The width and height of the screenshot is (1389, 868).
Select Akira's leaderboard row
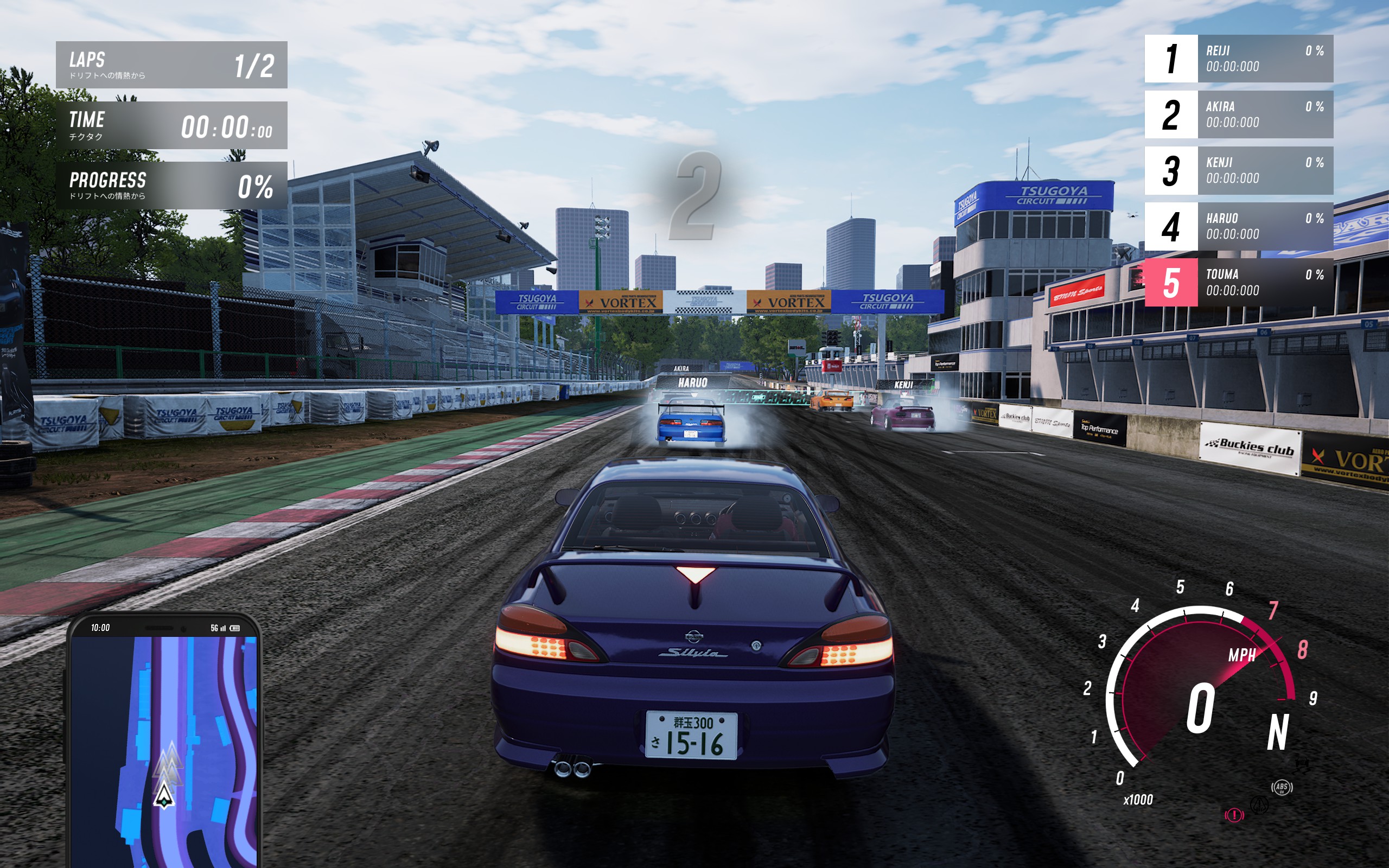(x=1239, y=114)
